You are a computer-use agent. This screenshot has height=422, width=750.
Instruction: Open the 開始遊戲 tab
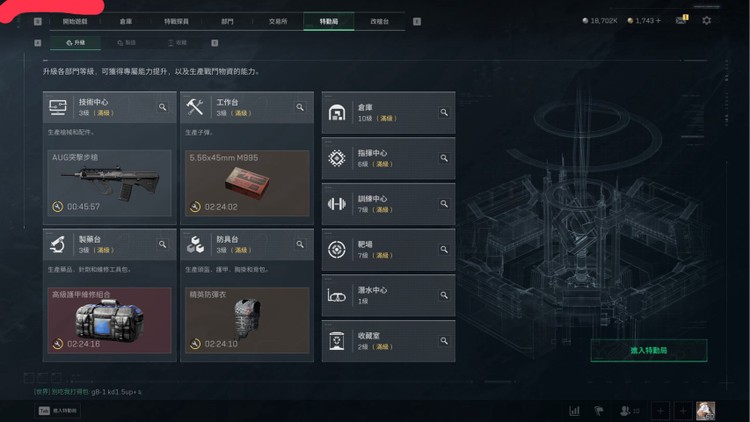[x=76, y=20]
